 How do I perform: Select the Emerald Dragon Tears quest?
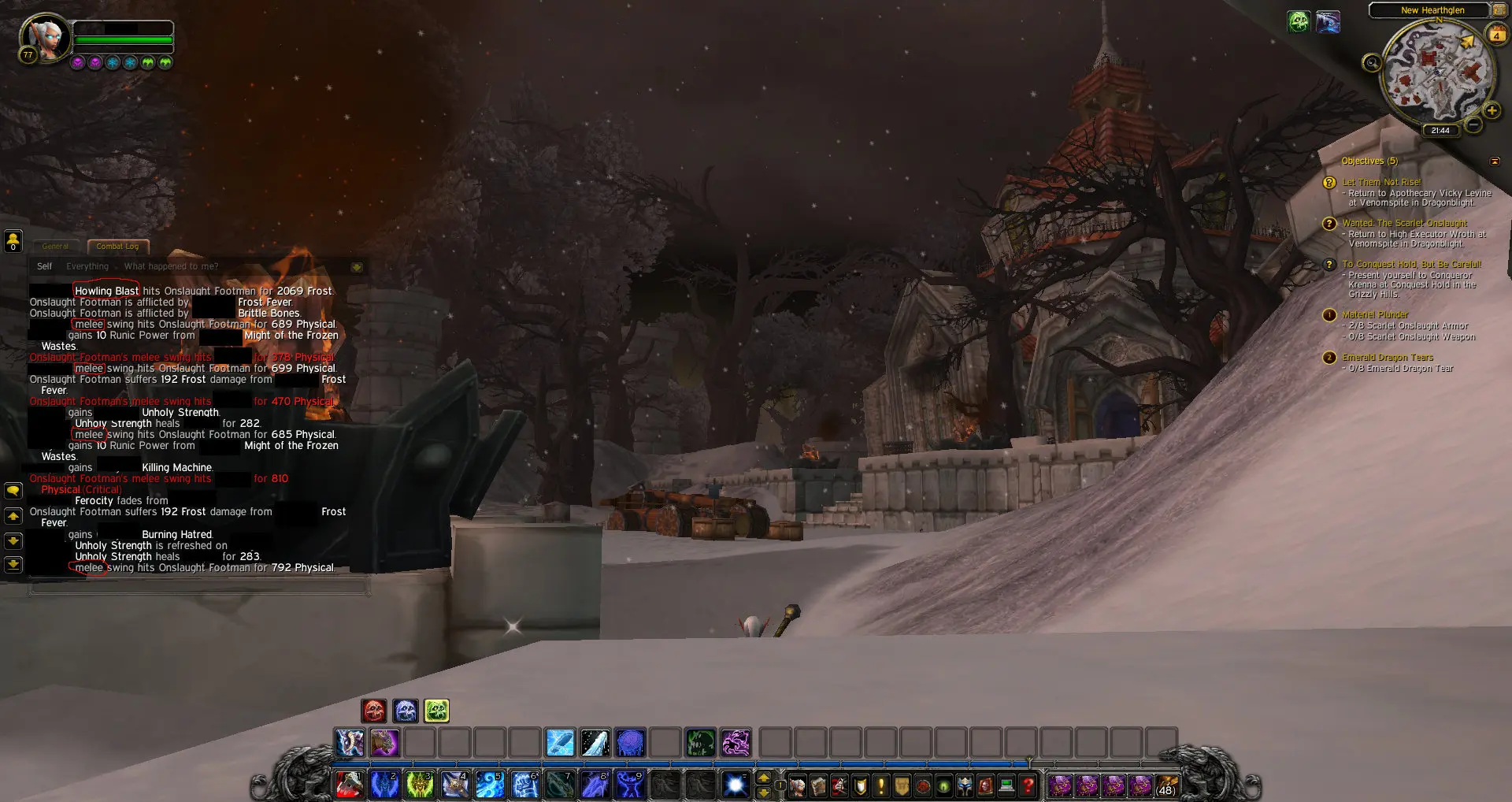(x=1388, y=358)
